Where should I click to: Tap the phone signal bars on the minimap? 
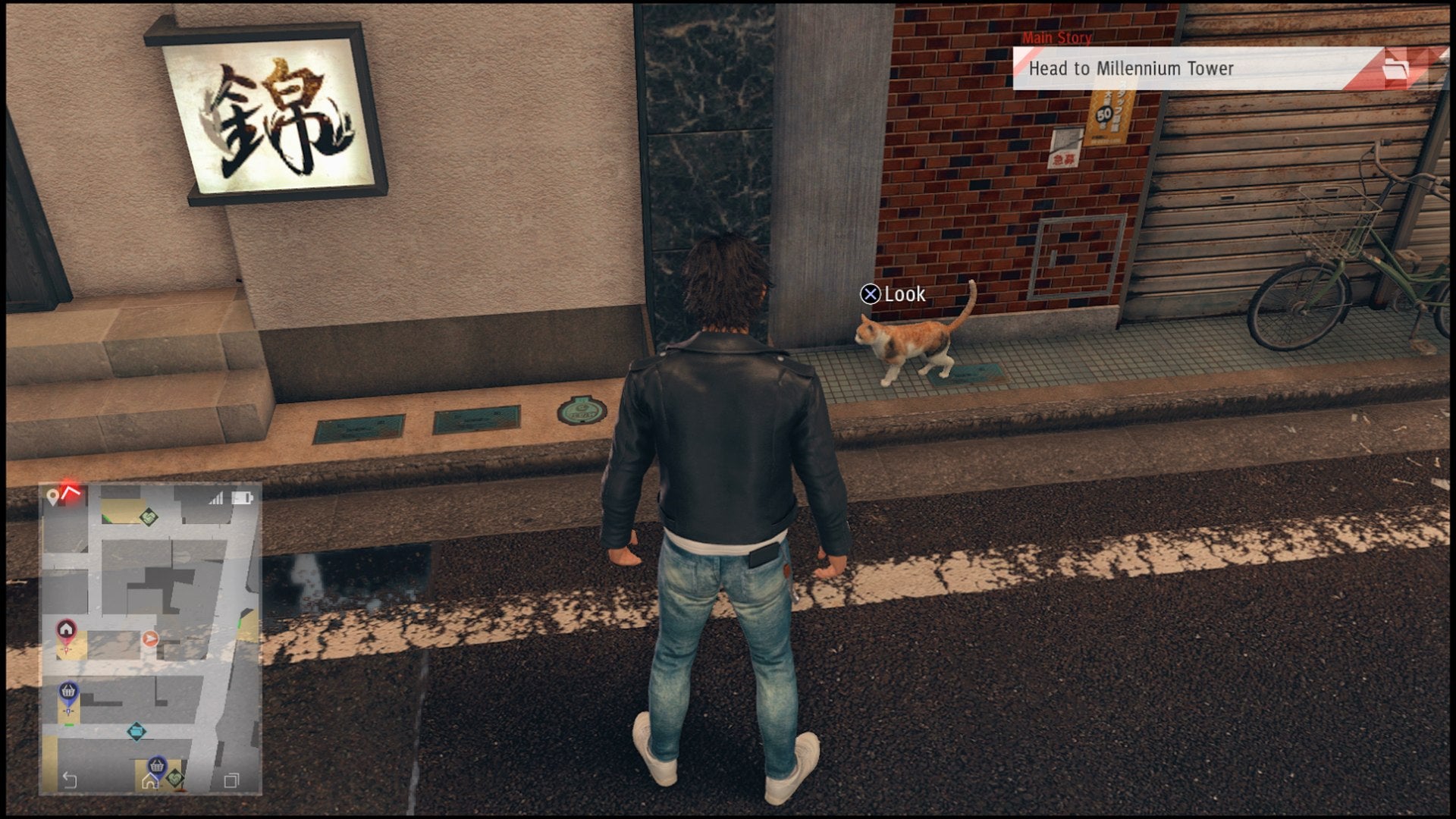(216, 498)
